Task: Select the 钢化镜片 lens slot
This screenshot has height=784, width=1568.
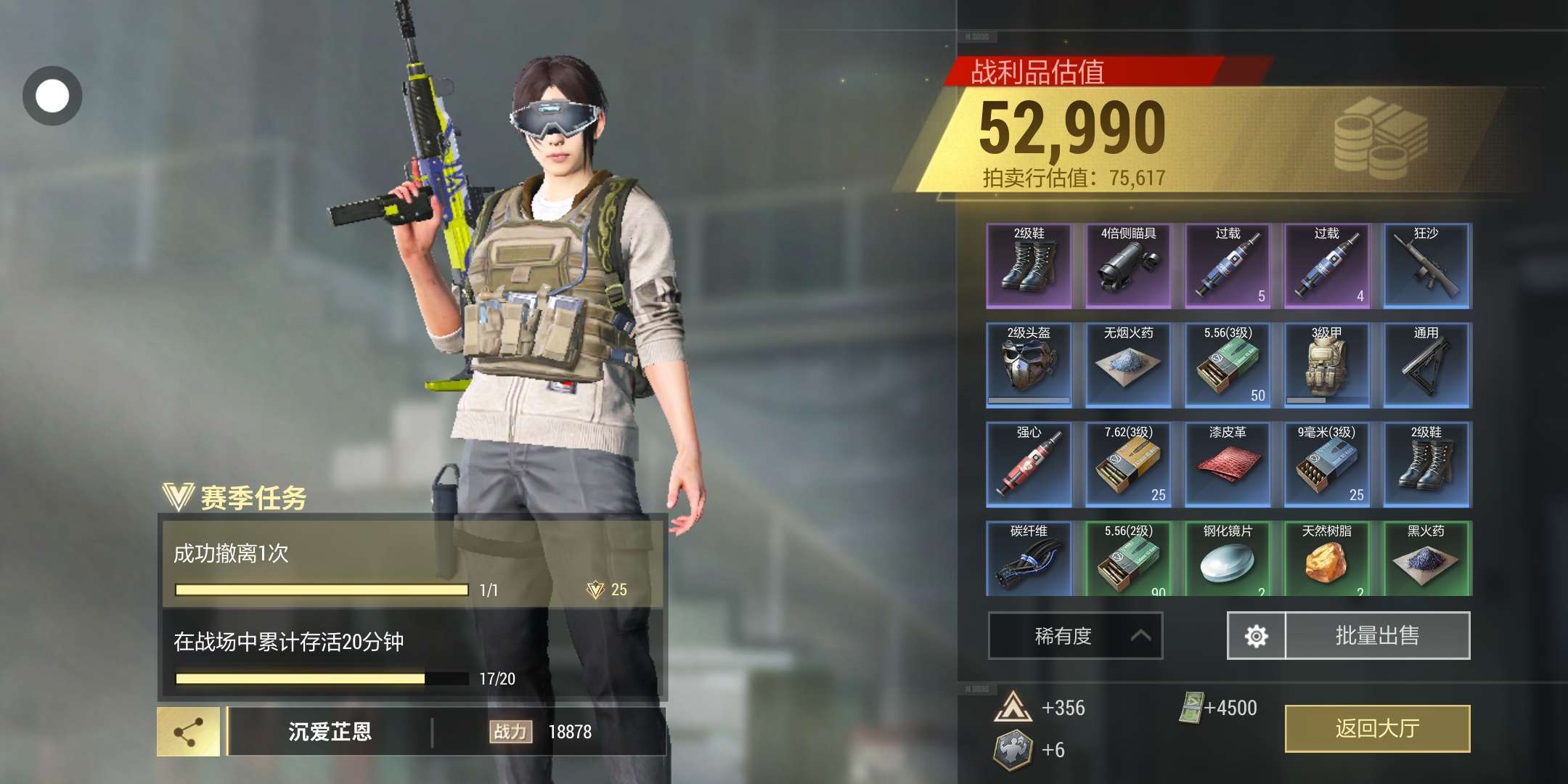Action: pyautogui.click(x=1228, y=559)
